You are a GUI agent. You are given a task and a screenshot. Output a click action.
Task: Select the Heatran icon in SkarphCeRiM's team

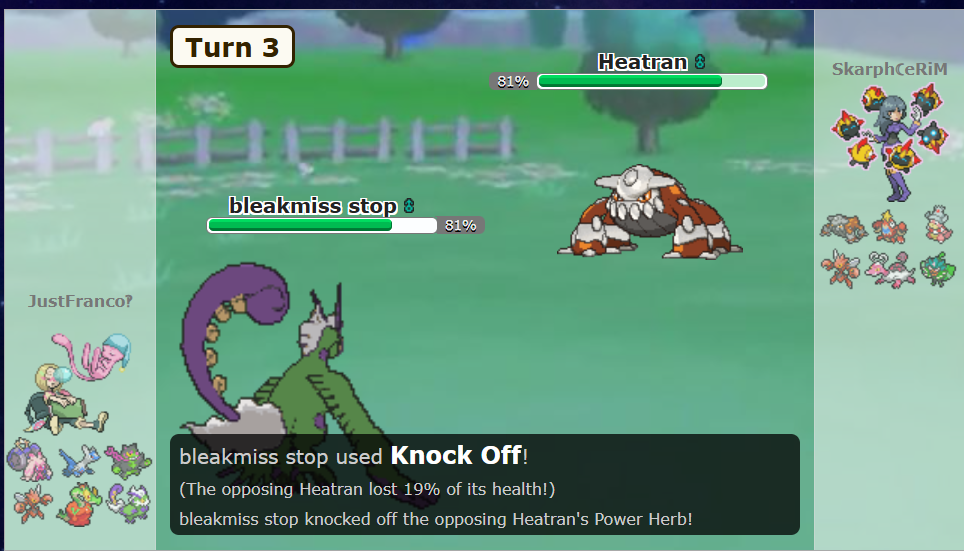click(840, 228)
